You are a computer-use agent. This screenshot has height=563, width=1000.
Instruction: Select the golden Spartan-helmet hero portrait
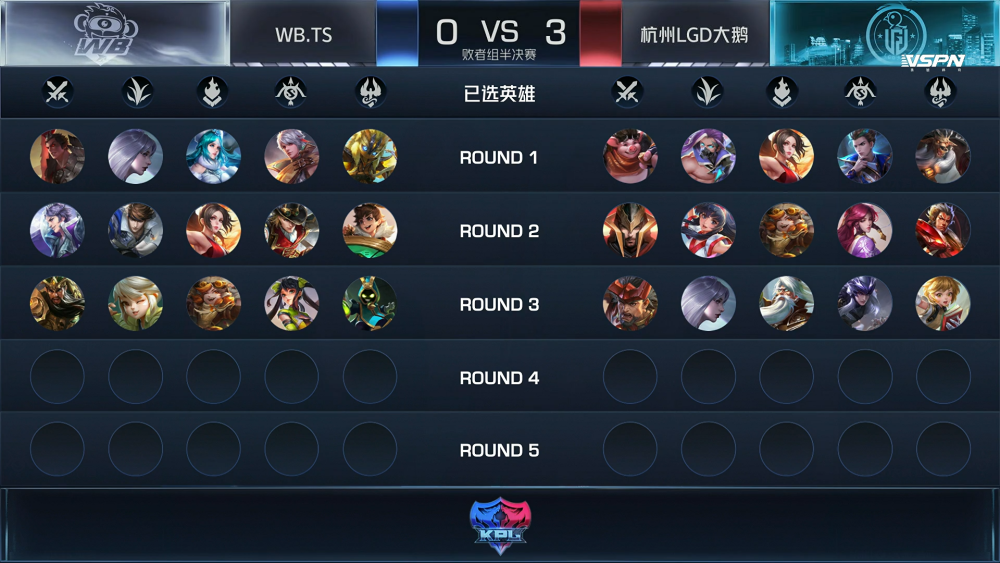click(630, 231)
